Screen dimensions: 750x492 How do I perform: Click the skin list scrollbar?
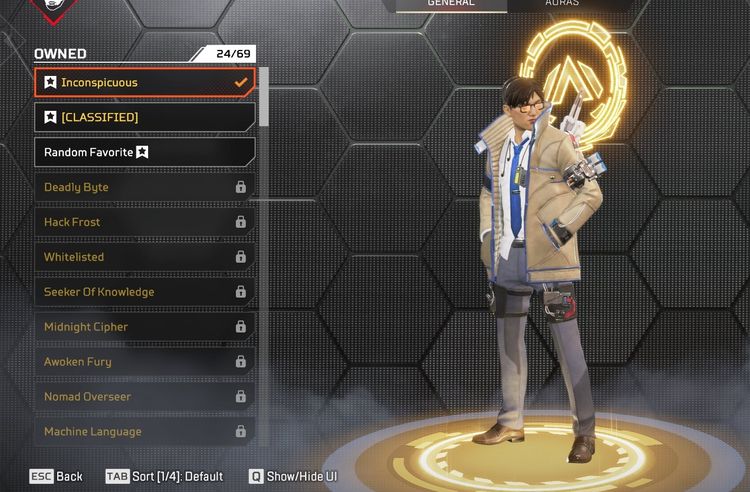264,98
